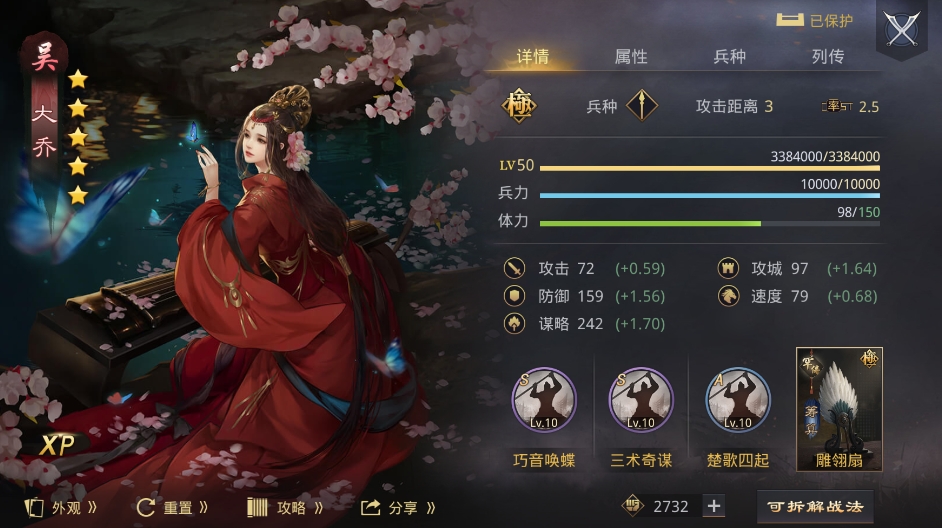
Task: Add currency with the plus button
Action: [714, 506]
